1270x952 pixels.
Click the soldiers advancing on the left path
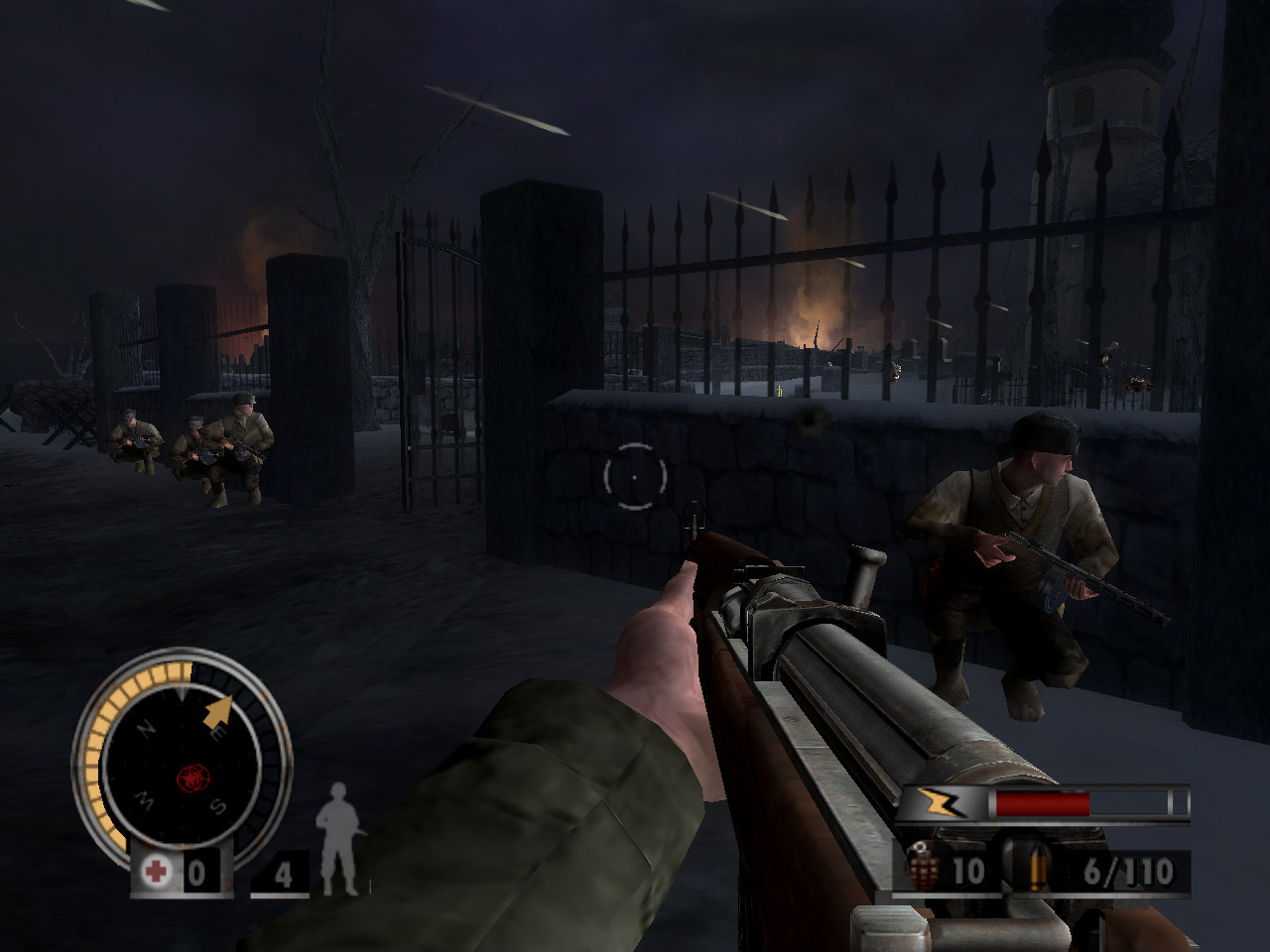198,446
